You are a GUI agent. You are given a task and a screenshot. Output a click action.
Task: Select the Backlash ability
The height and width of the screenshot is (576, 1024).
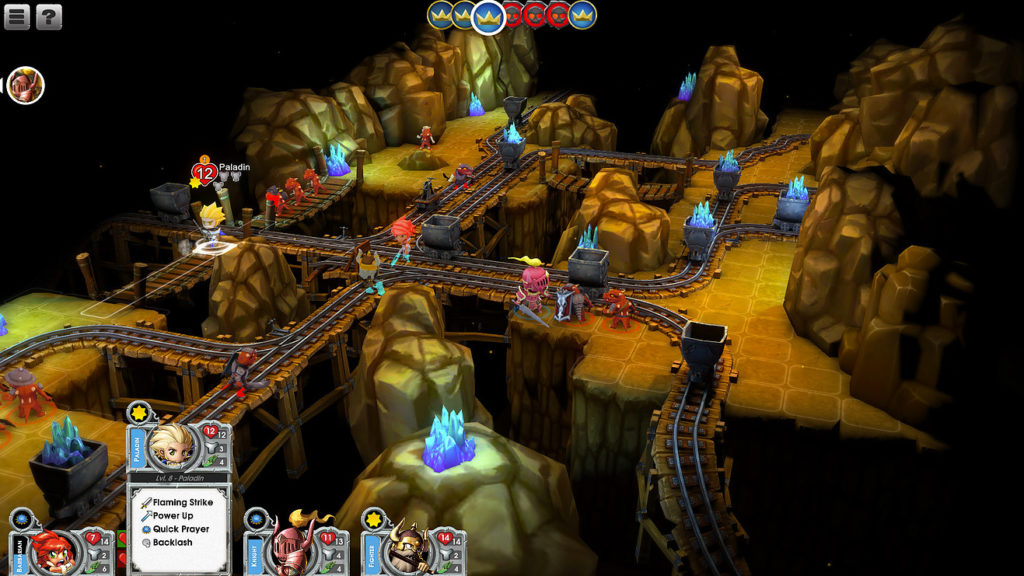(x=172, y=542)
